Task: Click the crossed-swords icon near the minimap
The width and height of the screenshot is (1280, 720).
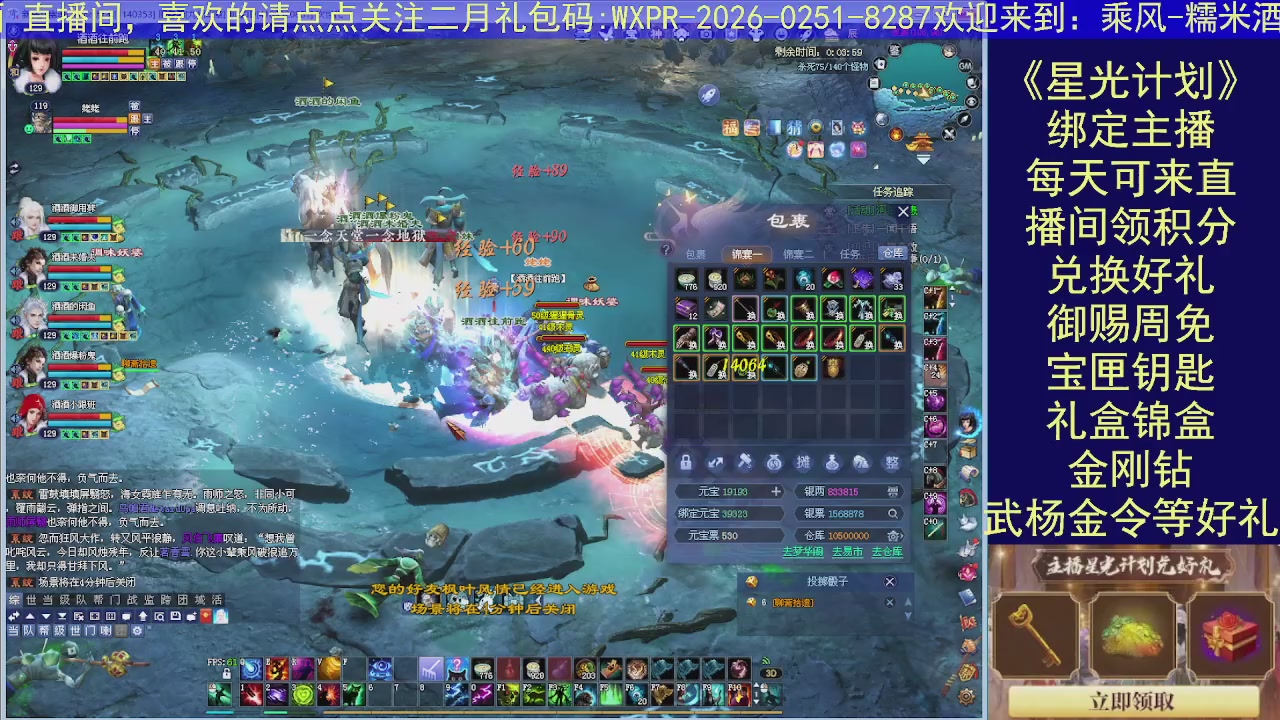Action: 947,133
